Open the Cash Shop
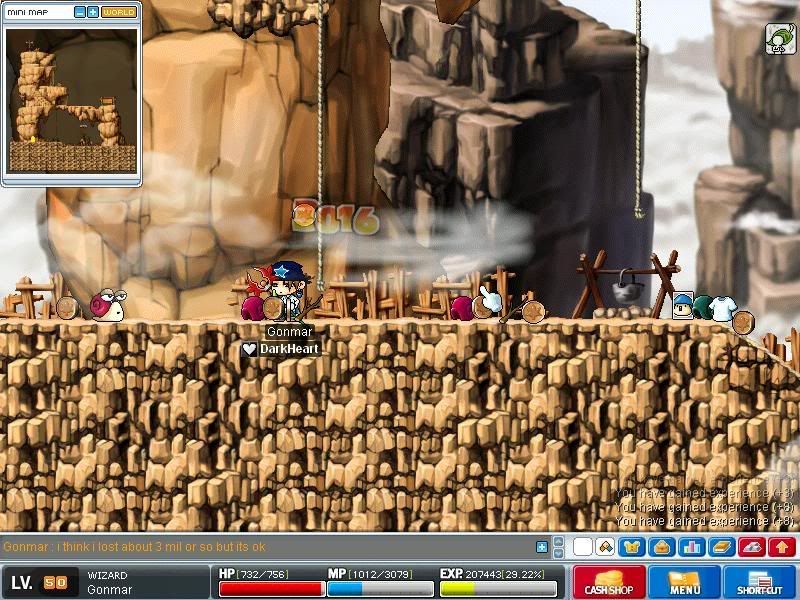The height and width of the screenshot is (600, 800). (x=609, y=581)
